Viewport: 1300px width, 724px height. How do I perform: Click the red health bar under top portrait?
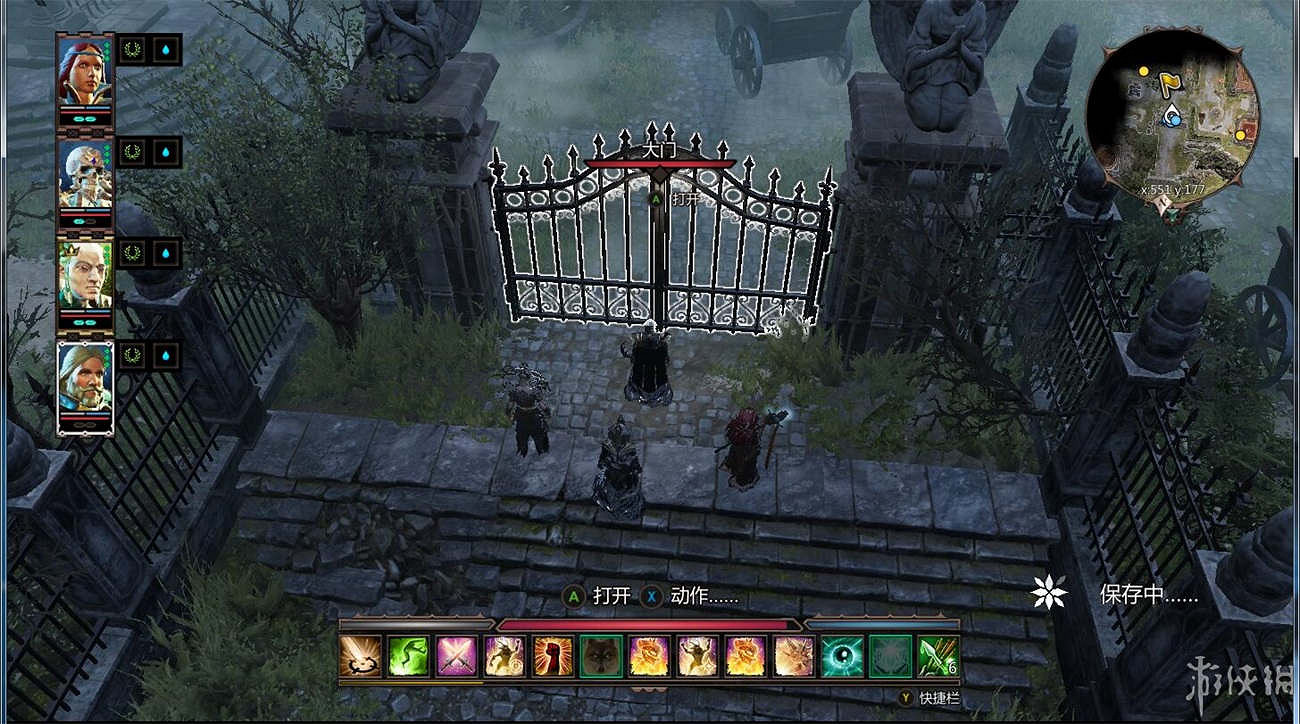88,110
